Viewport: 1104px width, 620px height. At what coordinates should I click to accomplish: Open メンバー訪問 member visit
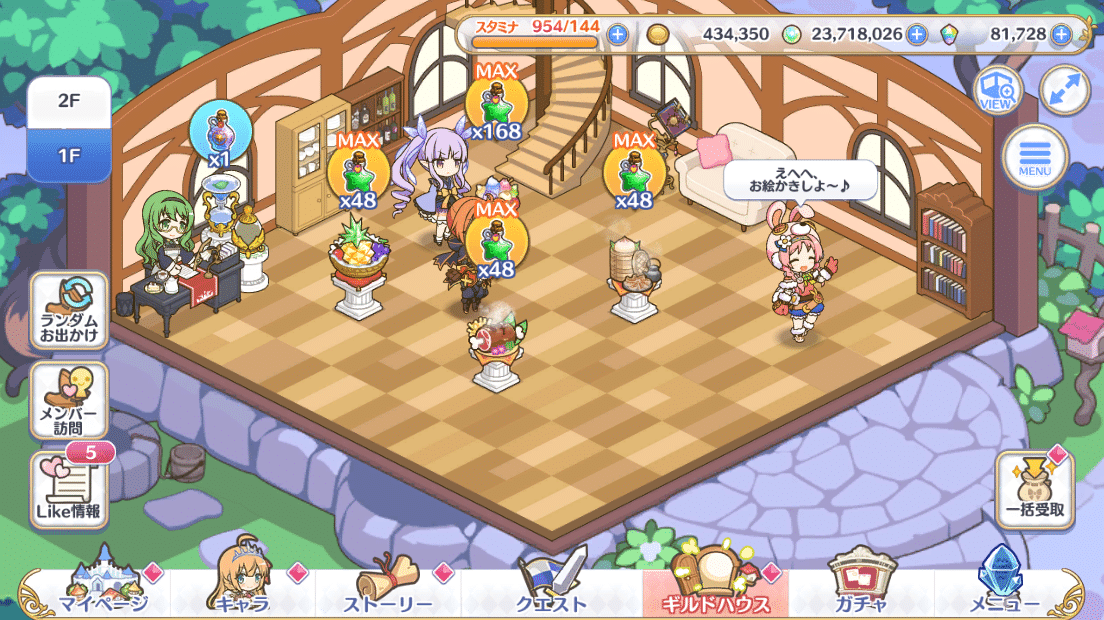[x=69, y=401]
